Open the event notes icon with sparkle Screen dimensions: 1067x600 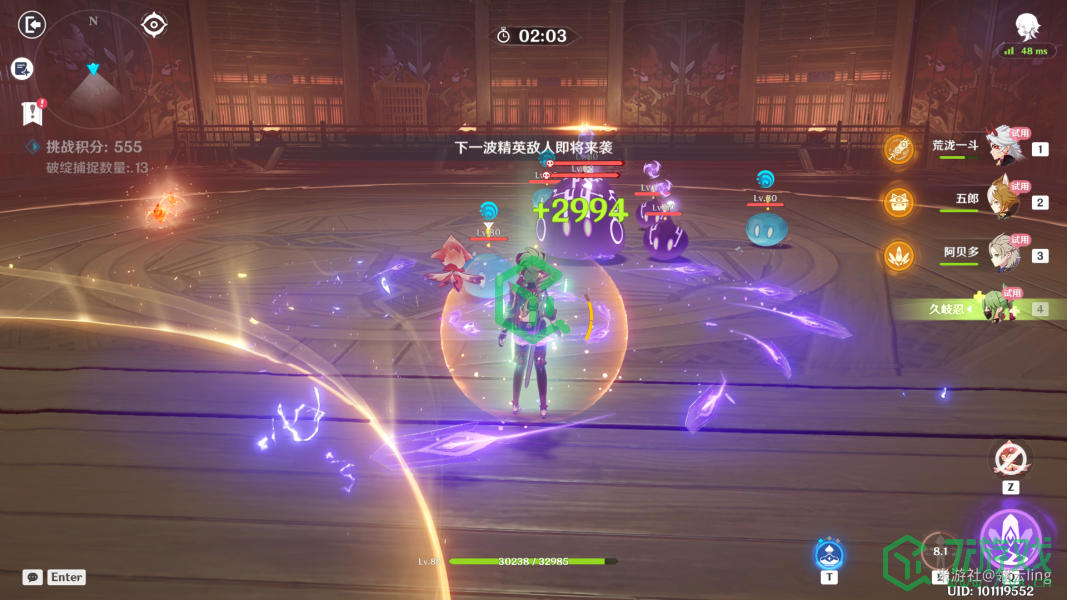click(x=22, y=69)
